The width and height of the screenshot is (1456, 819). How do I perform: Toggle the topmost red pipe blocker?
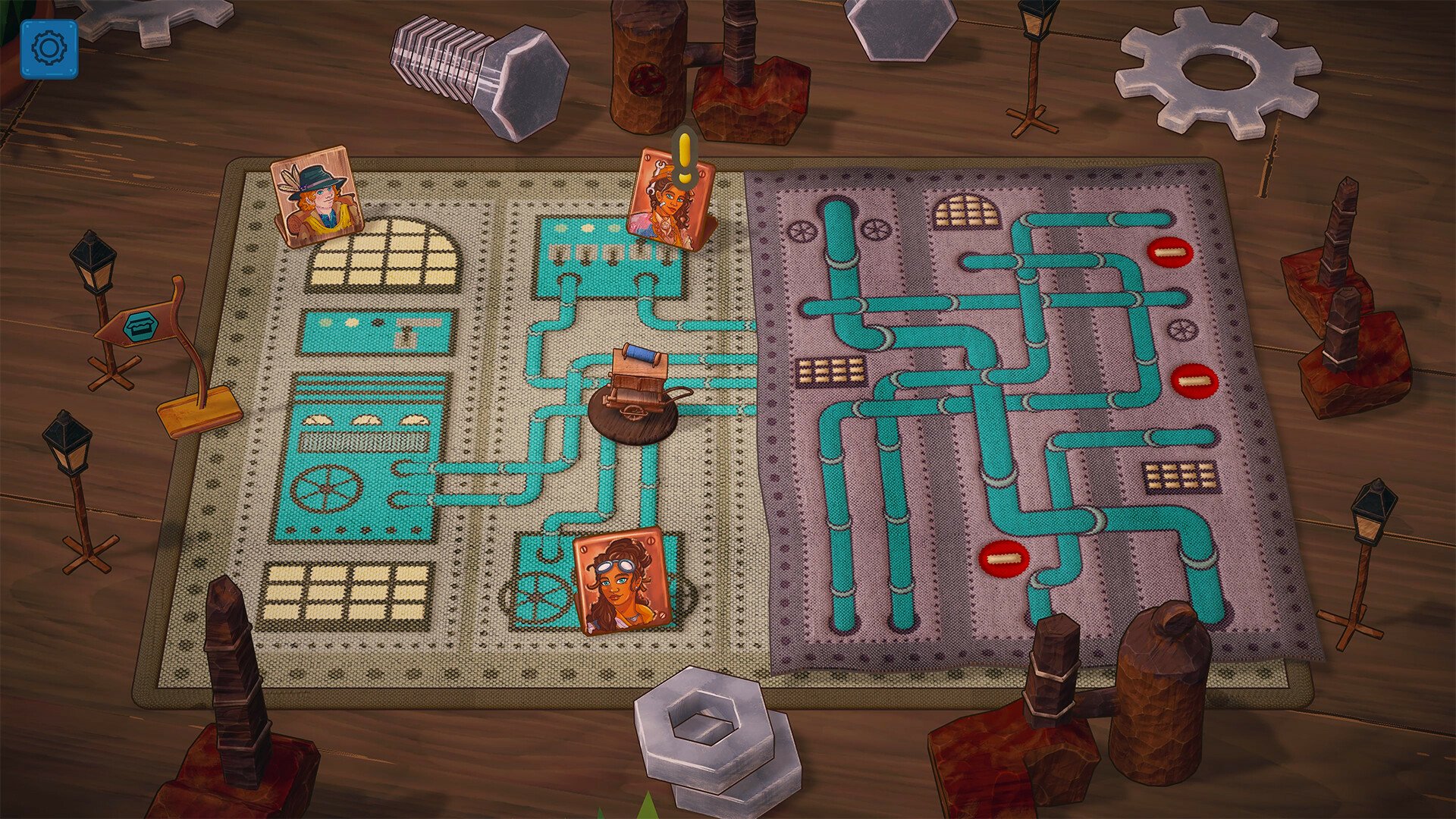1169,250
